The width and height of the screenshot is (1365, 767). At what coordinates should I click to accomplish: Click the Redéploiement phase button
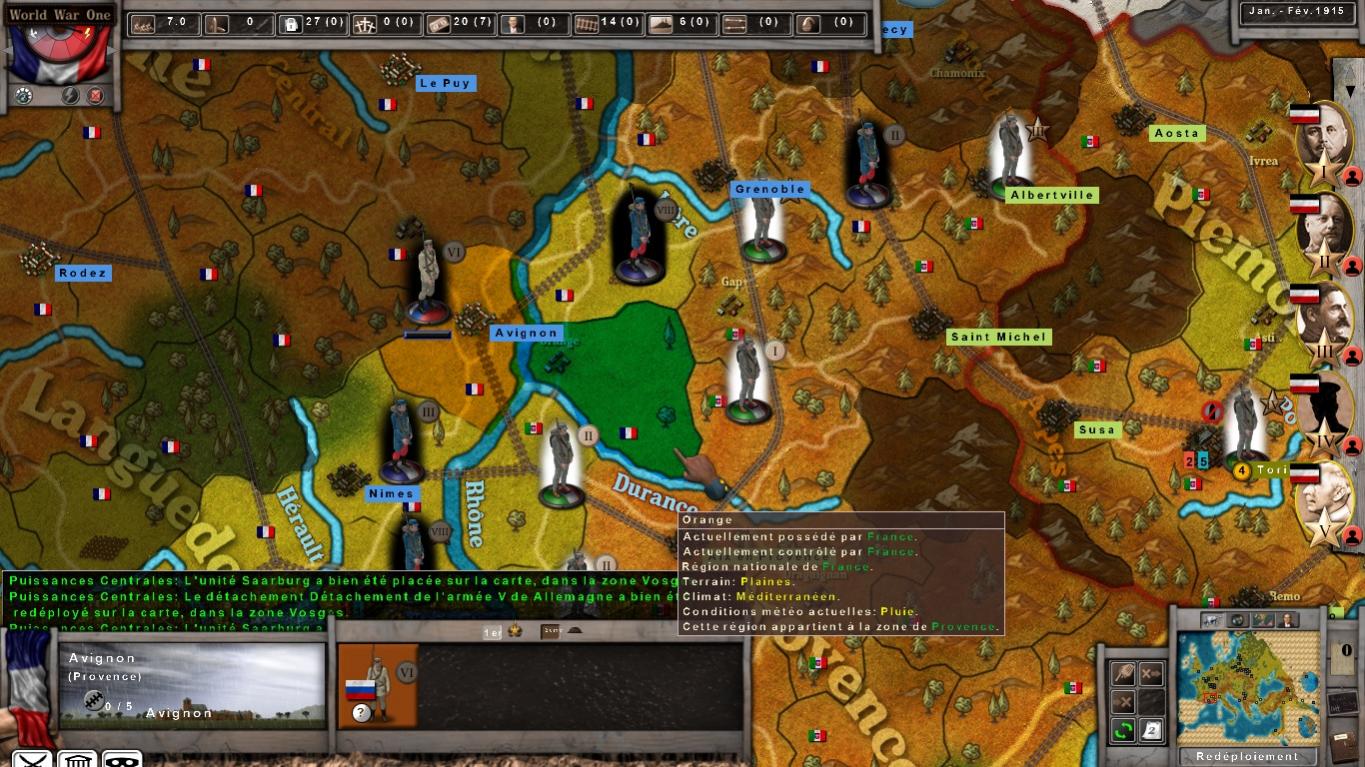pos(1246,756)
